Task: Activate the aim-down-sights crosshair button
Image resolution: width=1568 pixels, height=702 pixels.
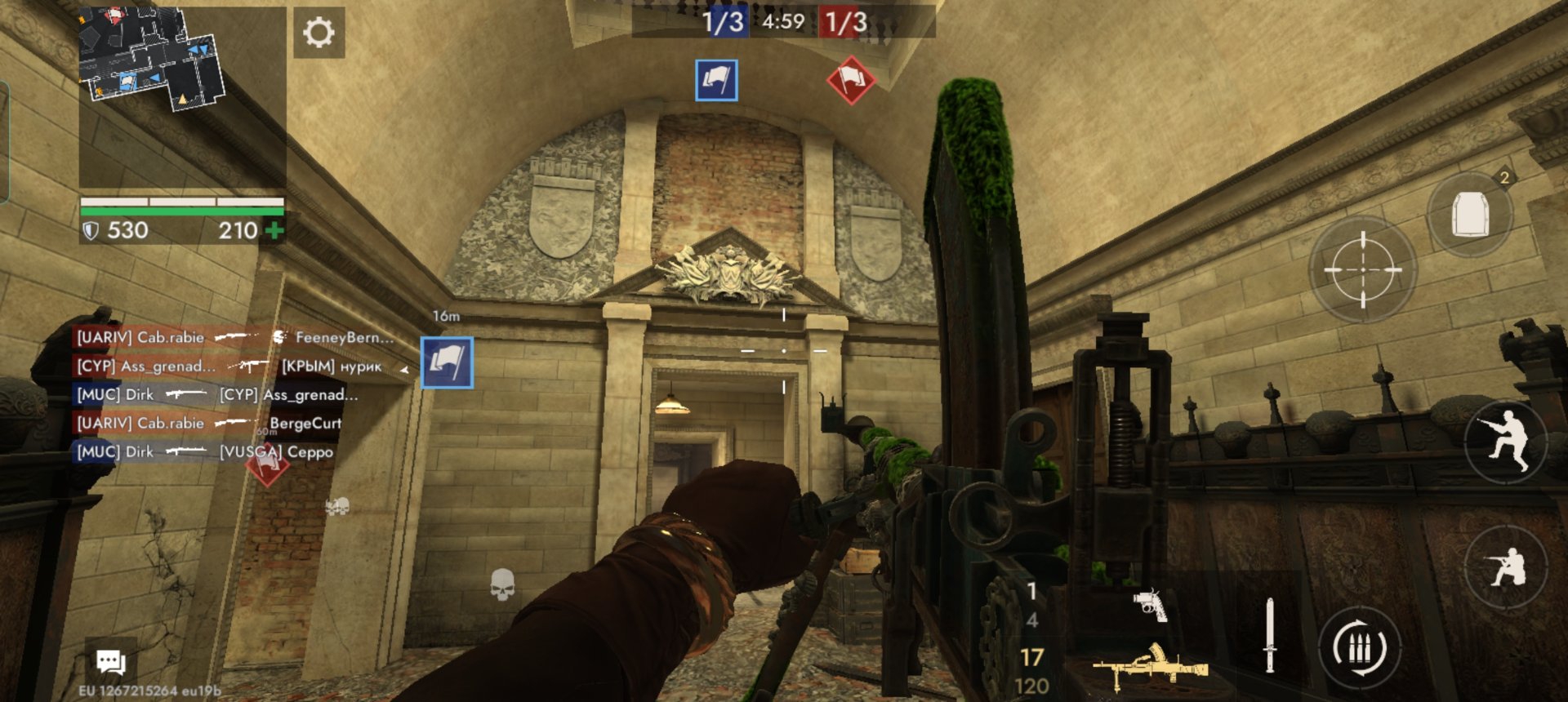Action: pos(1362,269)
